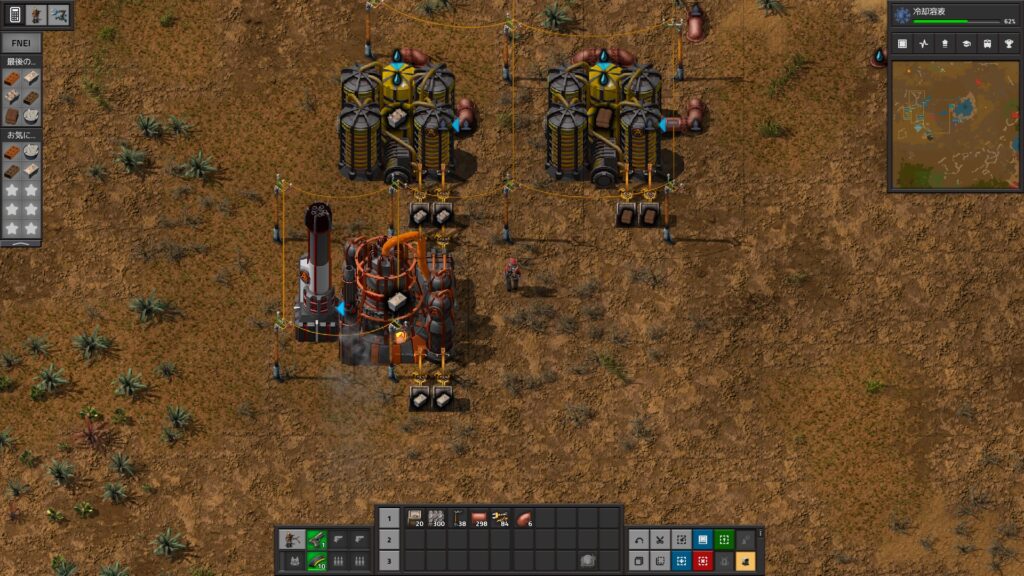Open the current research (冷却溶液) panel
This screenshot has height=576, width=1024.
pyautogui.click(x=954, y=14)
